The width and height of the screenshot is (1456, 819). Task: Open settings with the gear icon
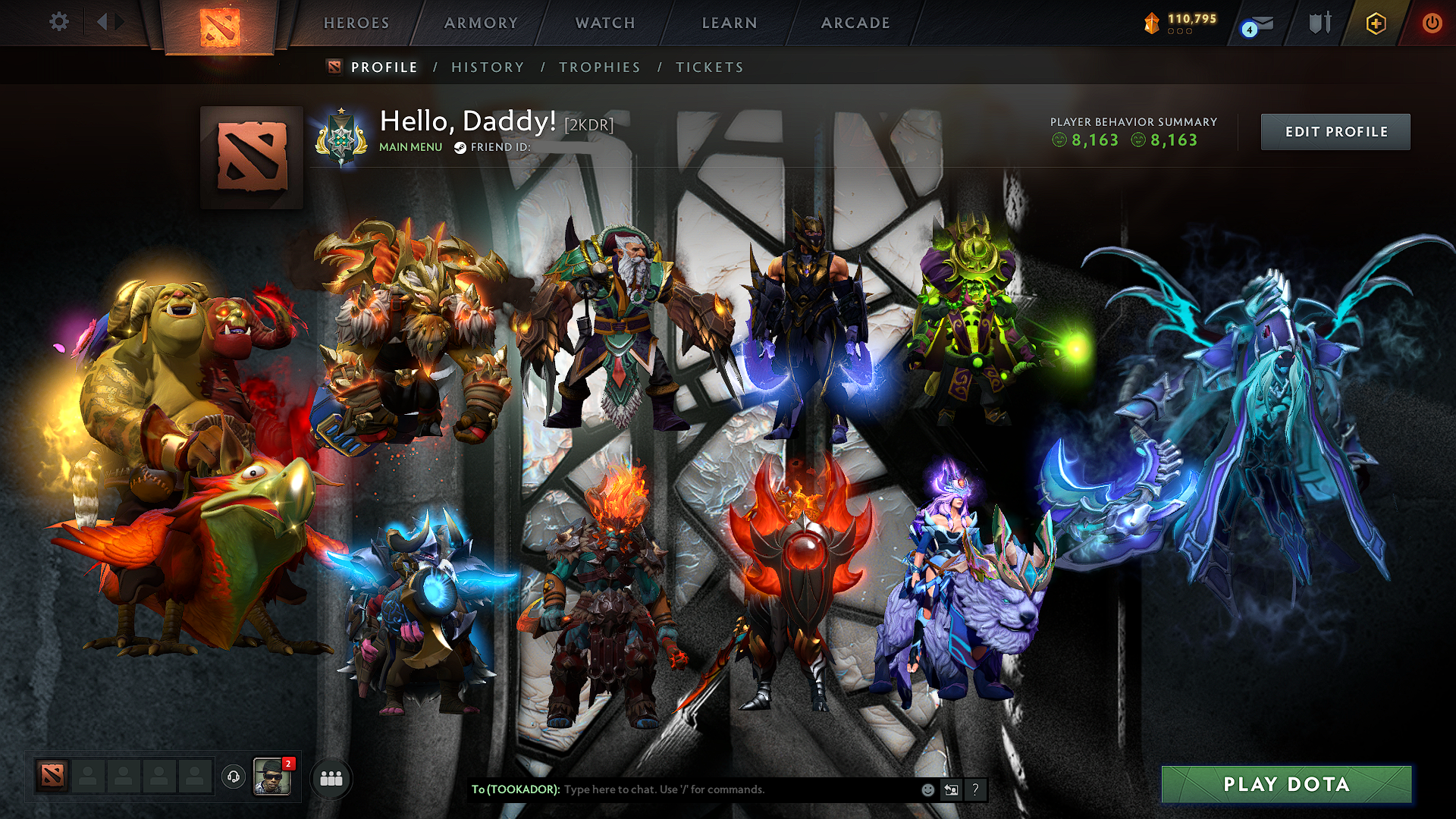[x=58, y=23]
